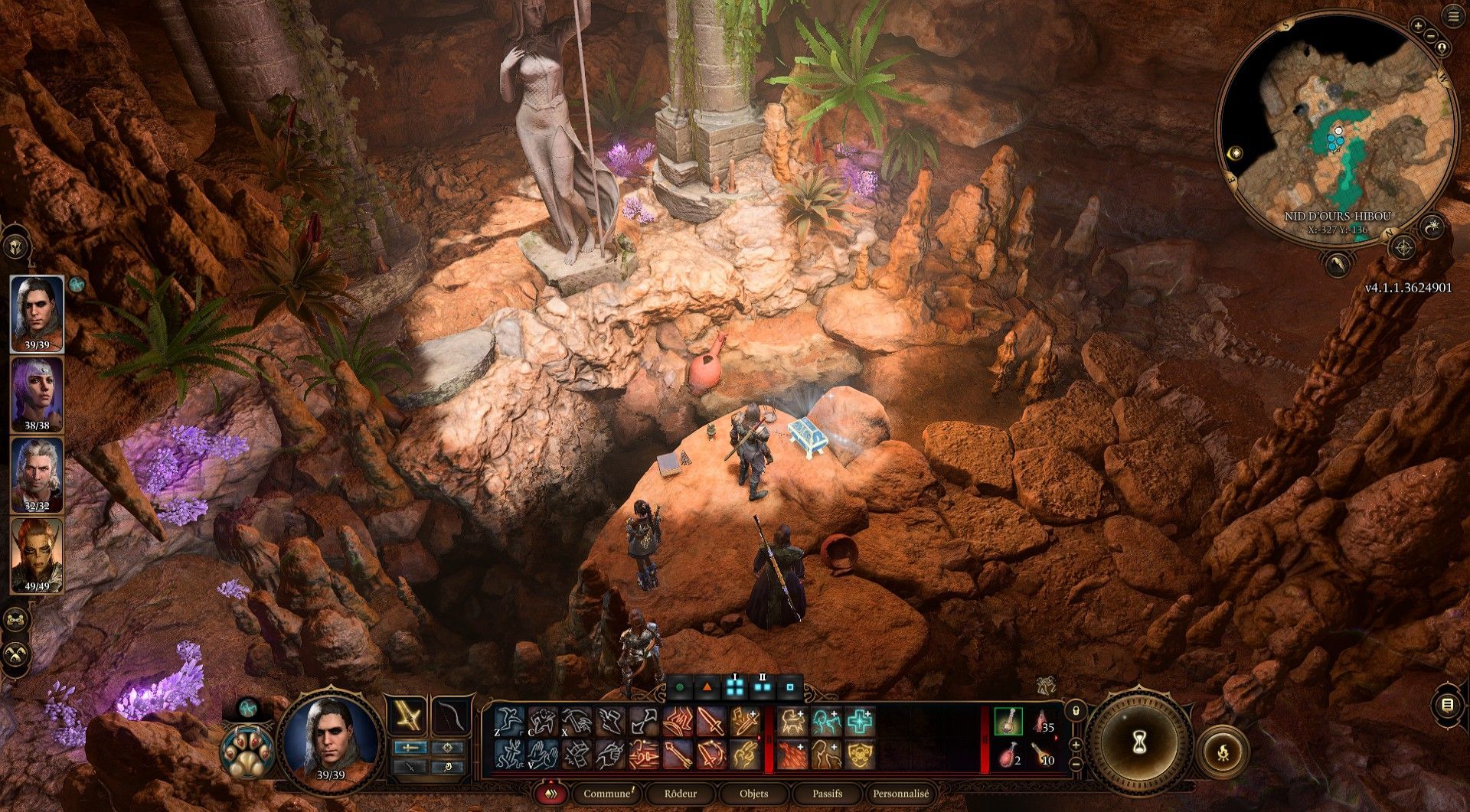Switch to the Personnalisé hotbar tab
The width and height of the screenshot is (1470, 812).
click(x=901, y=794)
